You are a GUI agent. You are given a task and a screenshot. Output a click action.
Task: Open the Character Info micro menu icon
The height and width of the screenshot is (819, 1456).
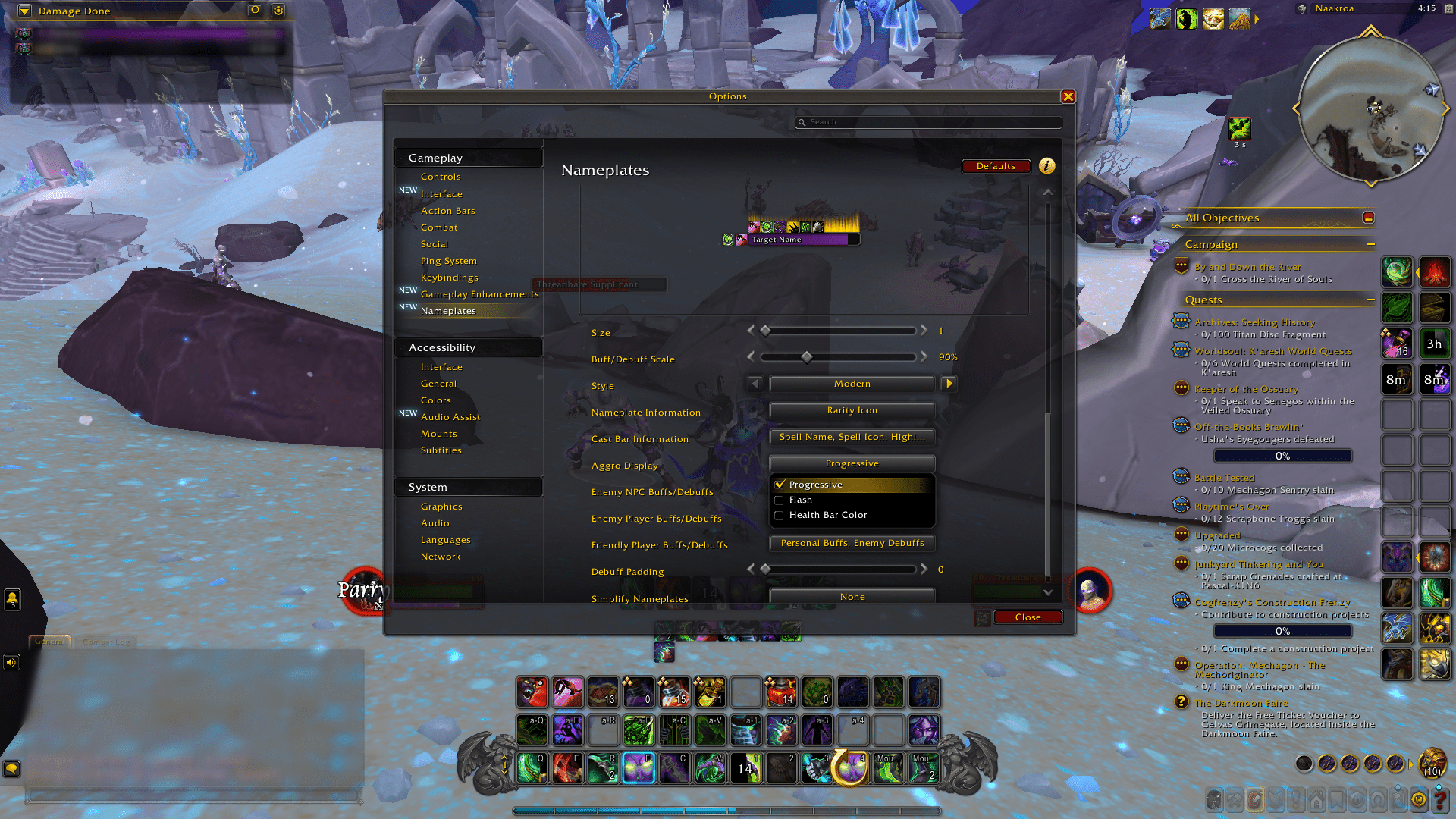point(1215,799)
